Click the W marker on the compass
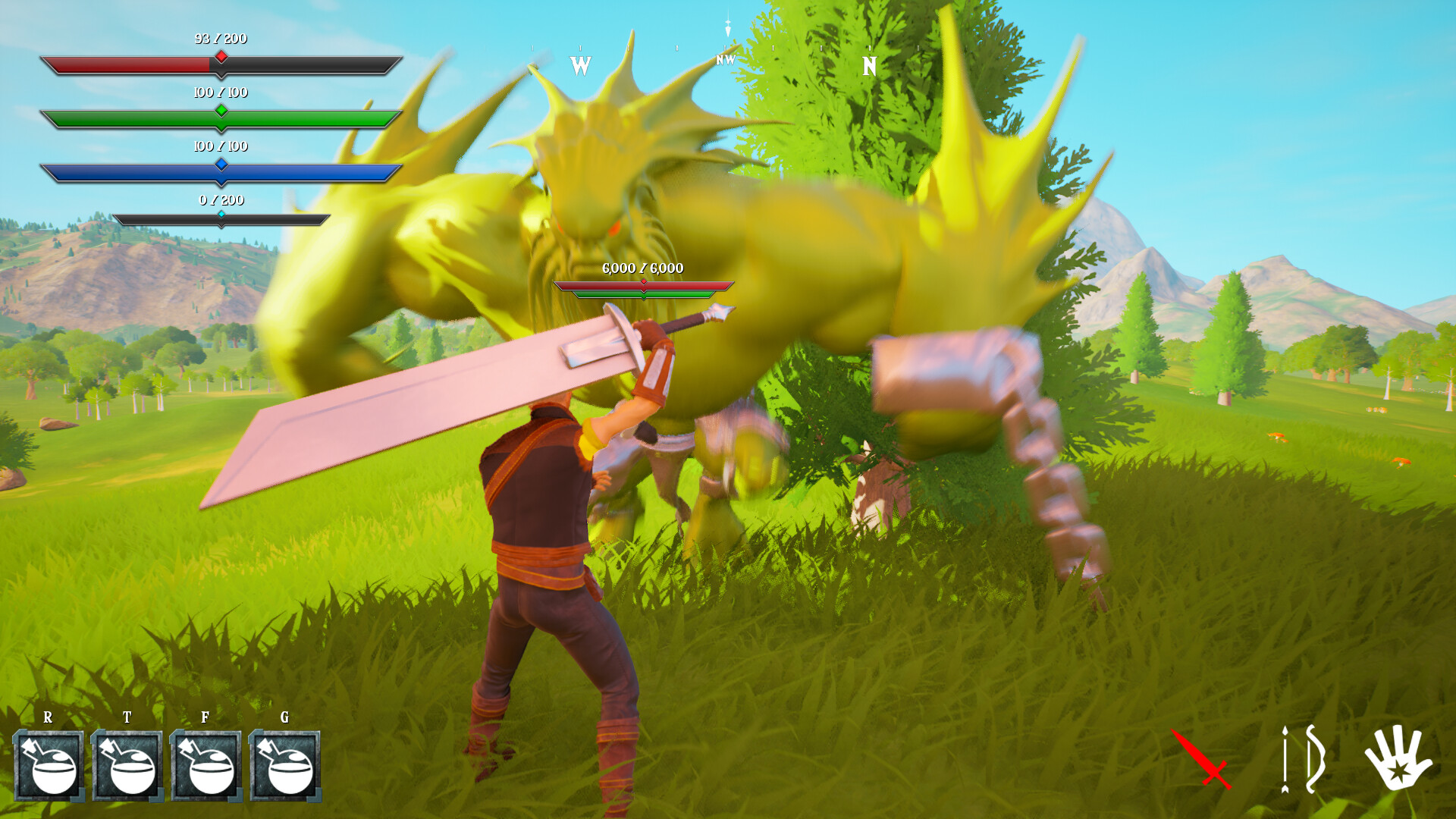The image size is (1456, 819). coord(580,67)
